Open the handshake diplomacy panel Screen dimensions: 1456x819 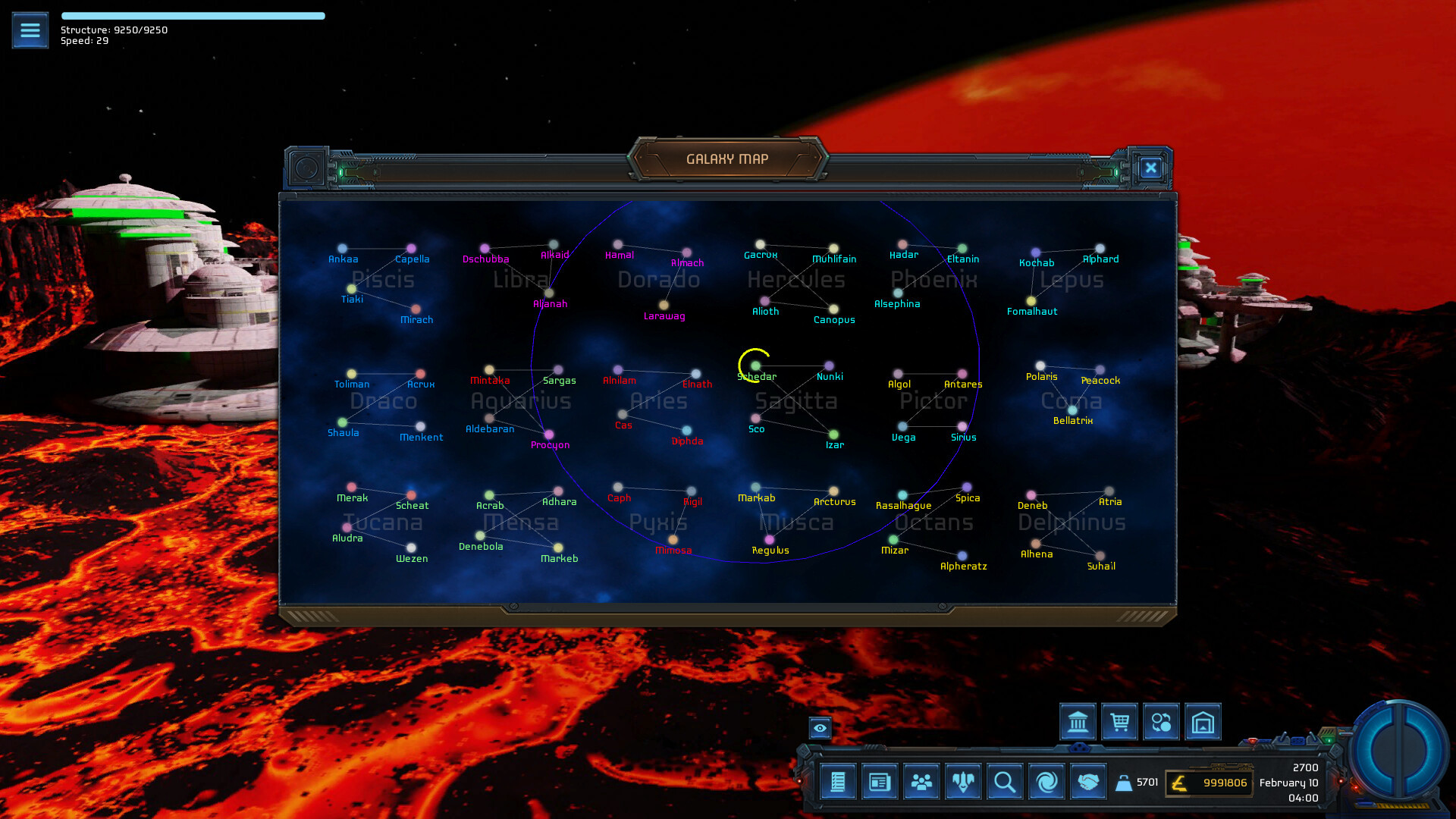1088,782
